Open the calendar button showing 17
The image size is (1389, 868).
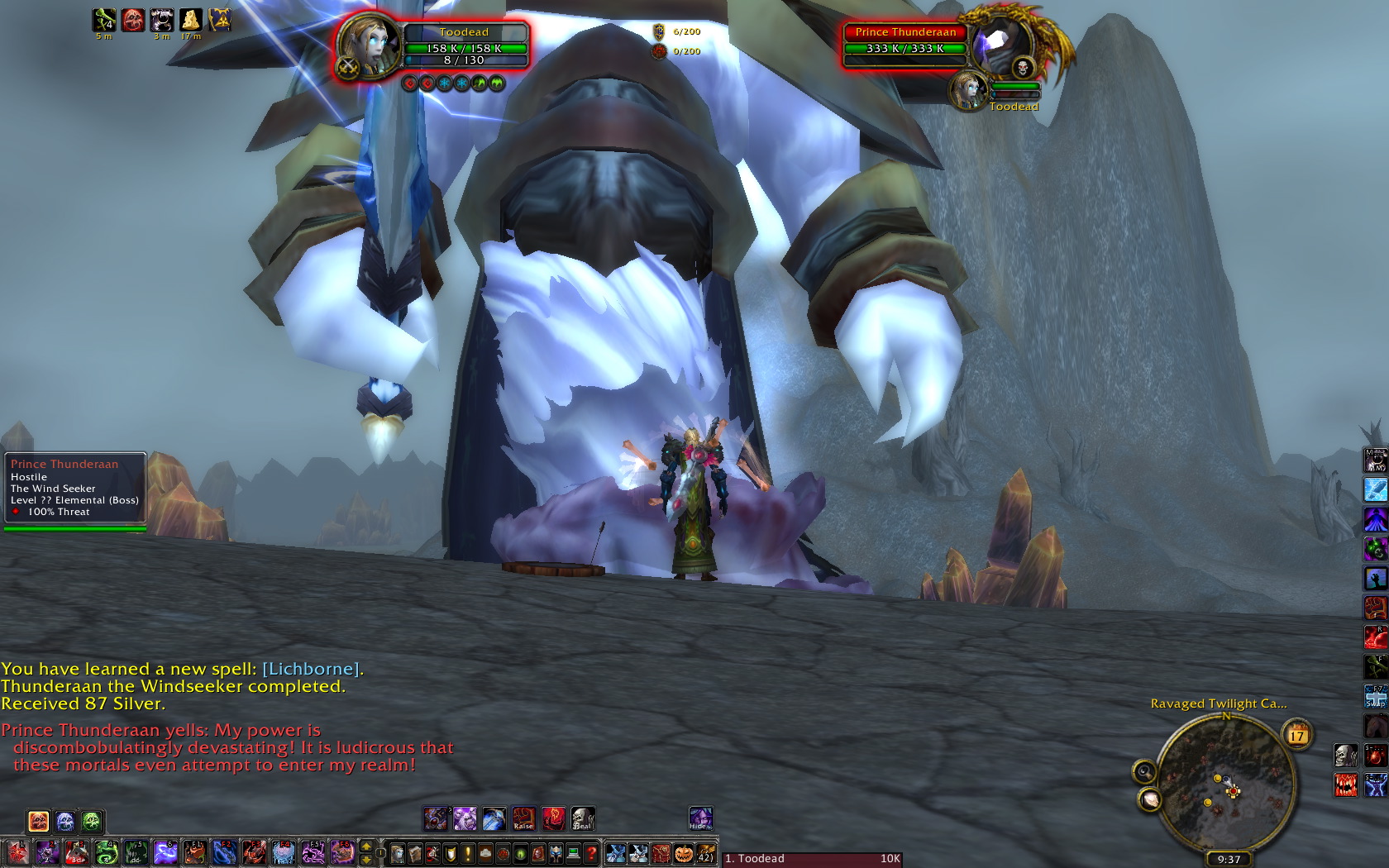1297,733
